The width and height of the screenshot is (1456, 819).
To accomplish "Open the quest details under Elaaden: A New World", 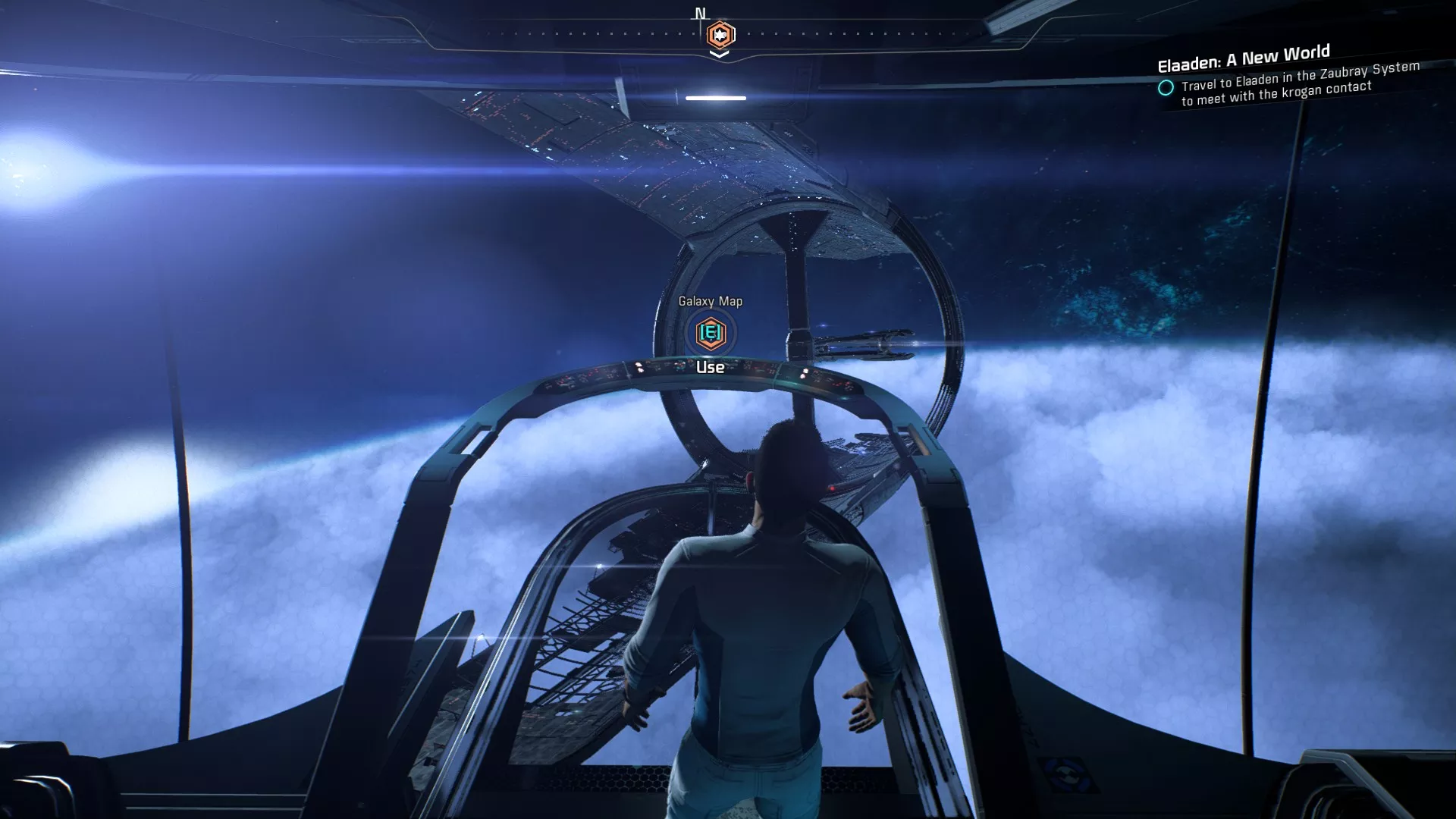I will [x=1301, y=91].
